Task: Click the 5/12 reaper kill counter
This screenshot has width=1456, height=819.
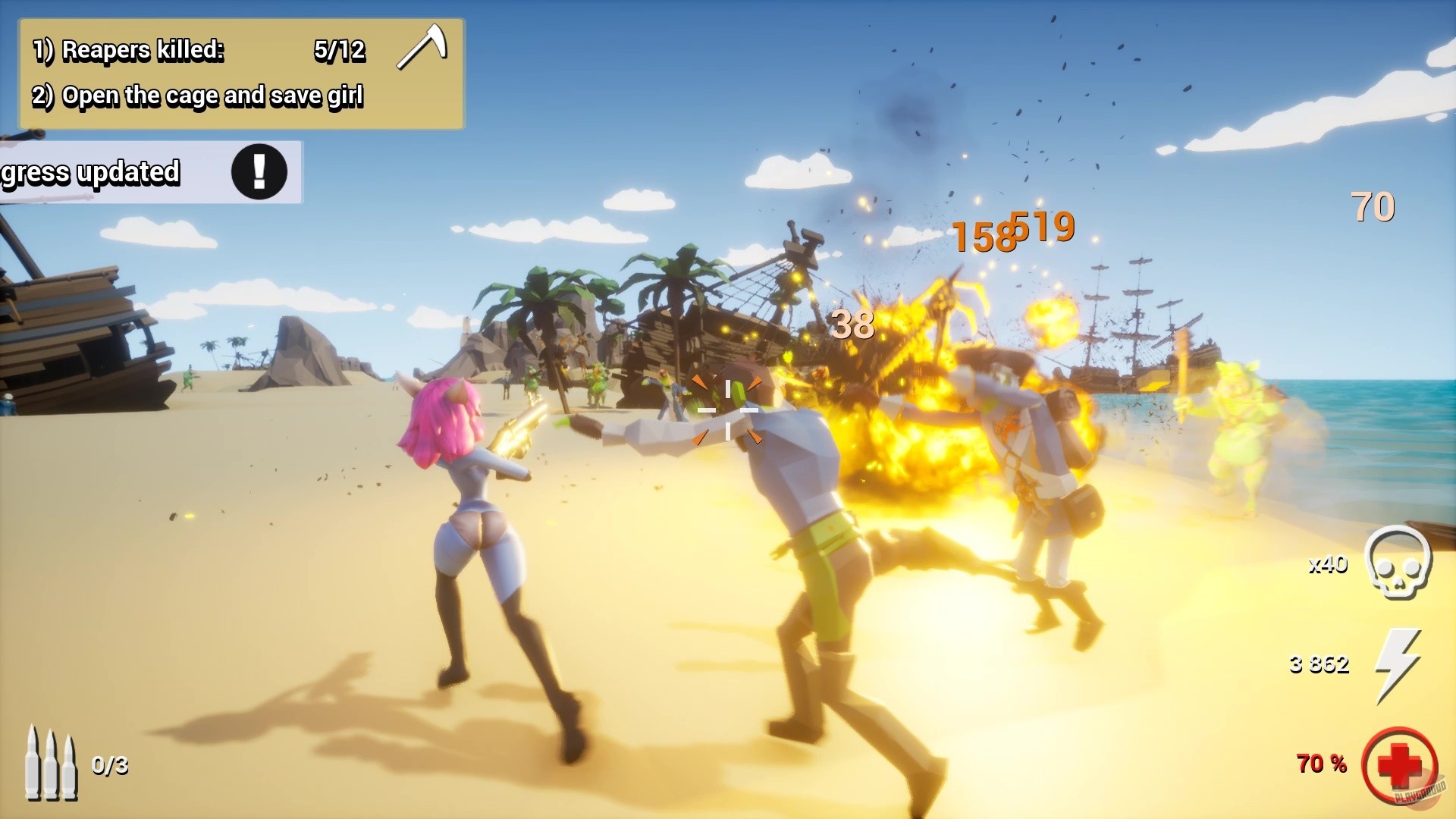Action: (x=340, y=51)
